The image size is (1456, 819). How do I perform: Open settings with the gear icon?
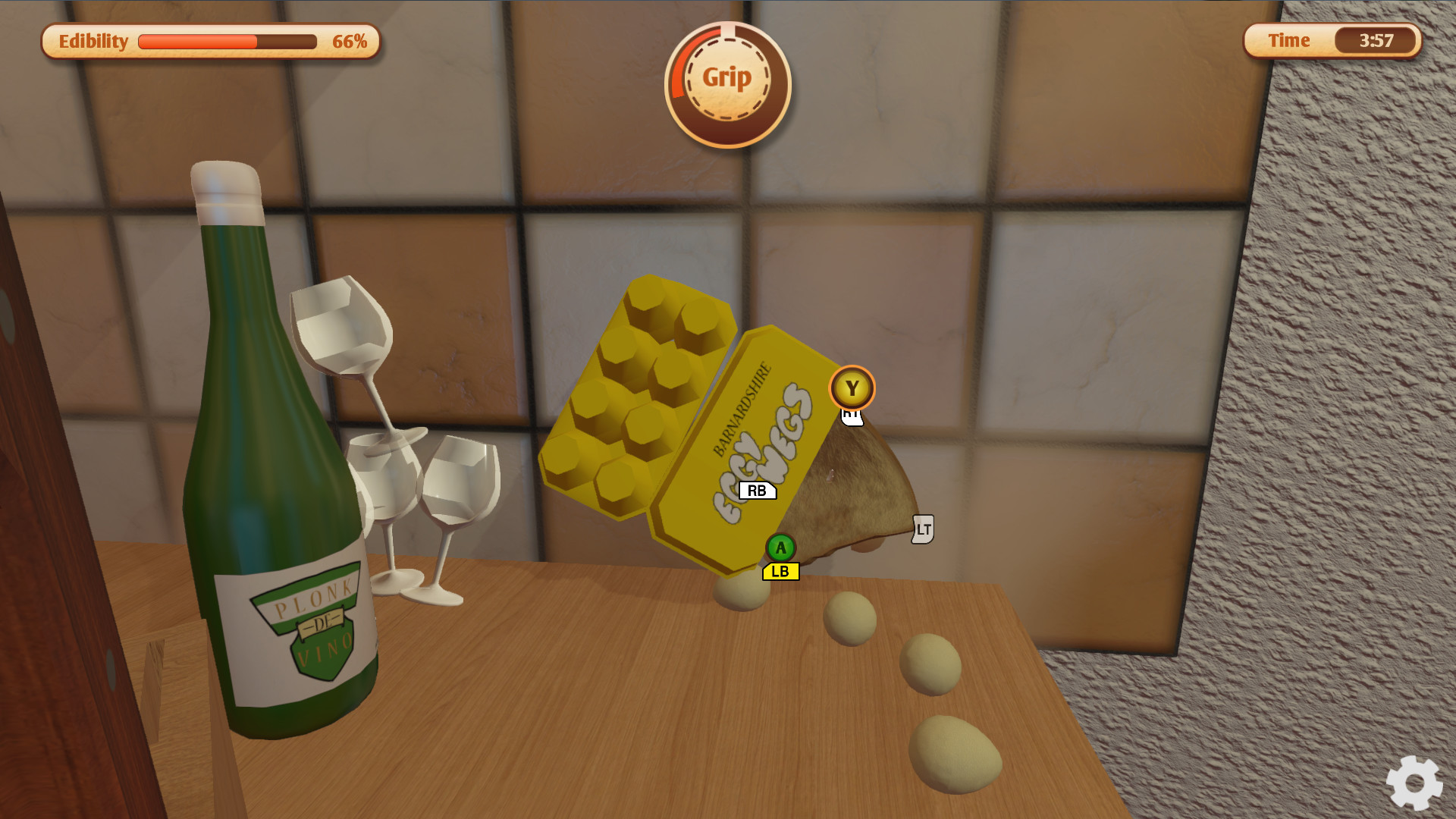(x=1414, y=783)
